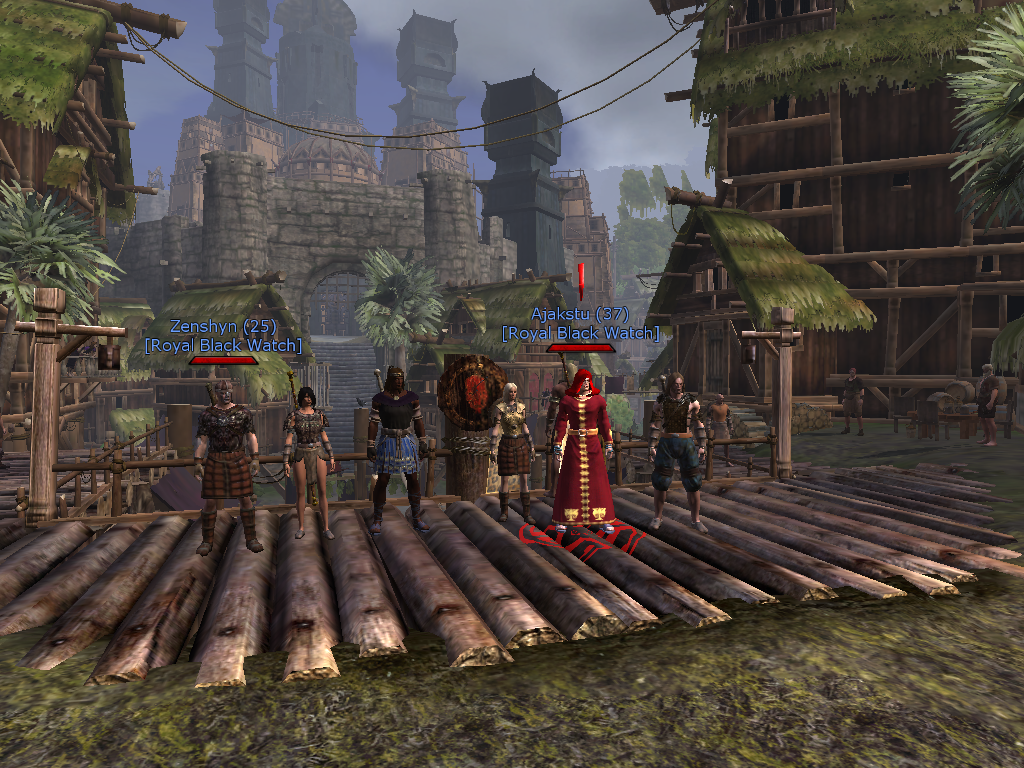Click the Ajakstu (37) player nameplate
1024x768 pixels.
pyautogui.click(x=581, y=313)
